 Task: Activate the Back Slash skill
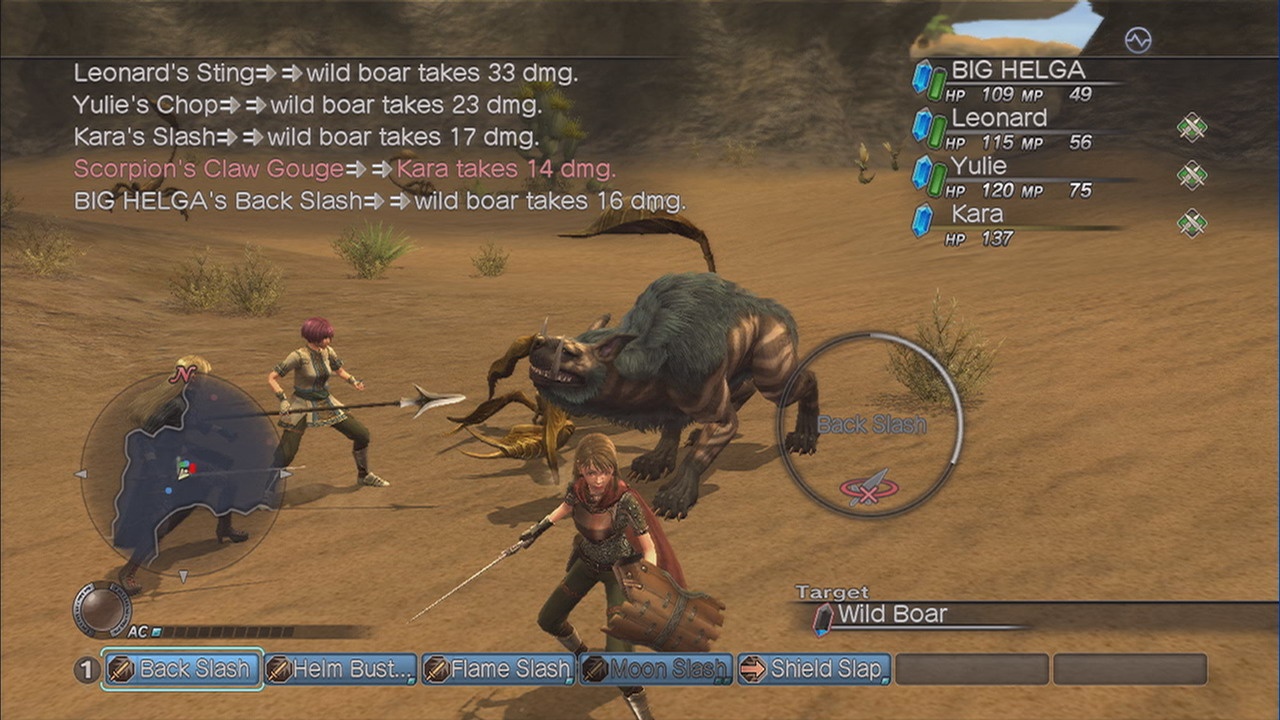(182, 669)
